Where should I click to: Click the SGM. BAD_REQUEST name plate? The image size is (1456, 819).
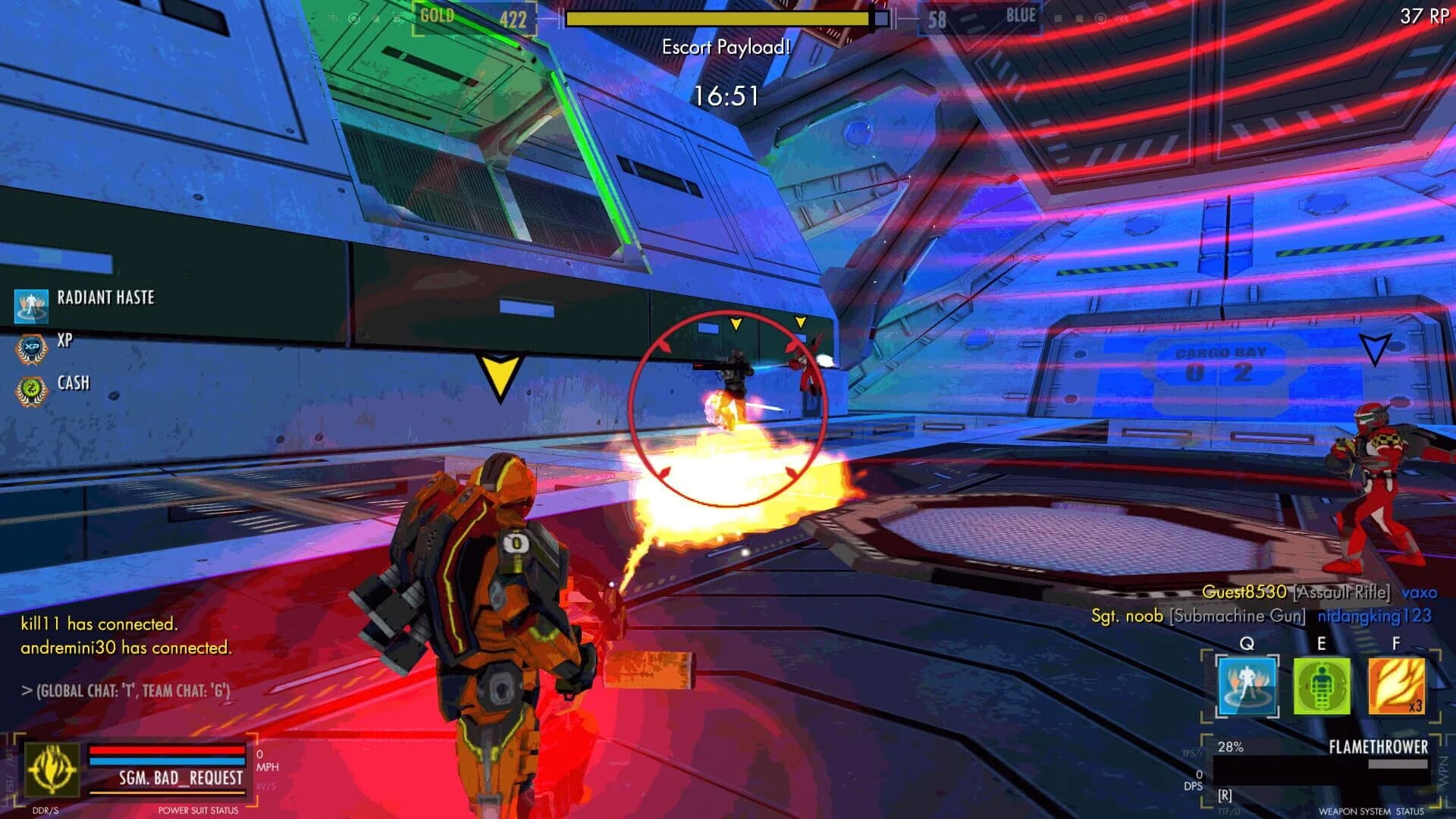tap(180, 778)
